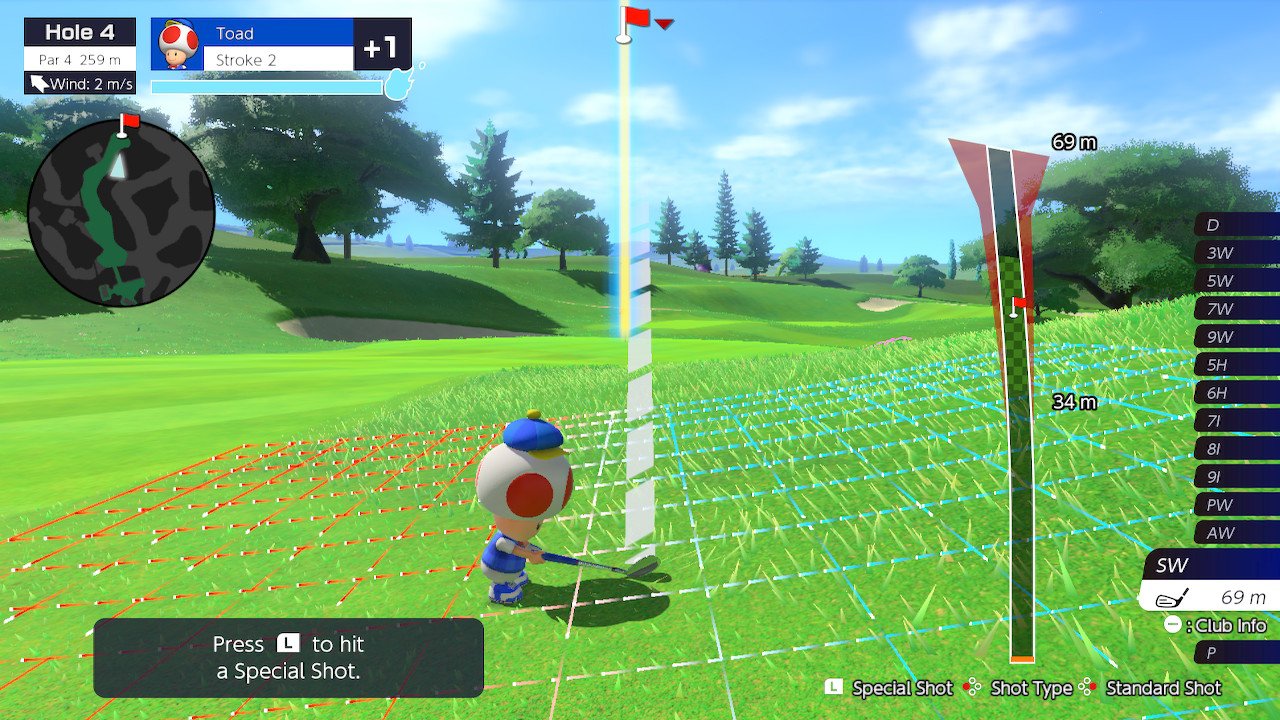Switch to the AW wedge
1280x720 pixels.
pos(1236,533)
